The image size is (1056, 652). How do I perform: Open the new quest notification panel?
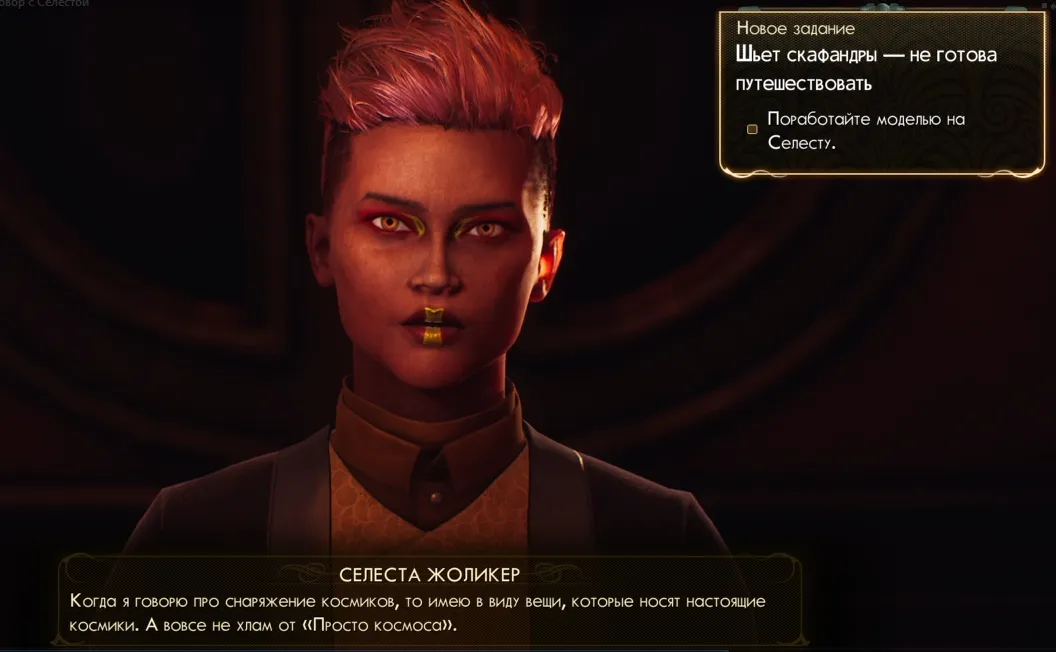[866, 55]
